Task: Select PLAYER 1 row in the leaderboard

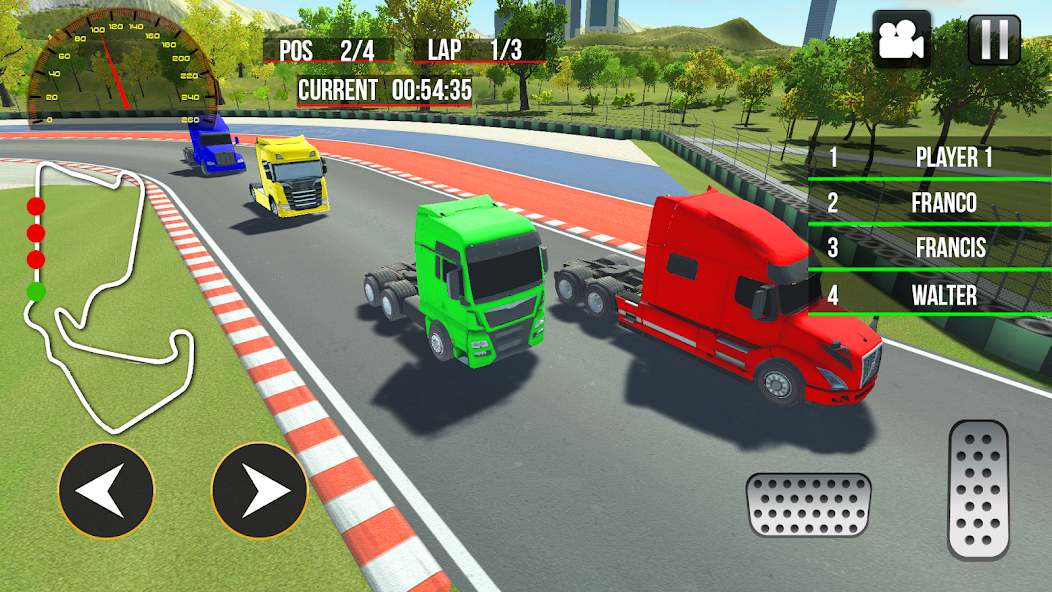Action: 930,157
